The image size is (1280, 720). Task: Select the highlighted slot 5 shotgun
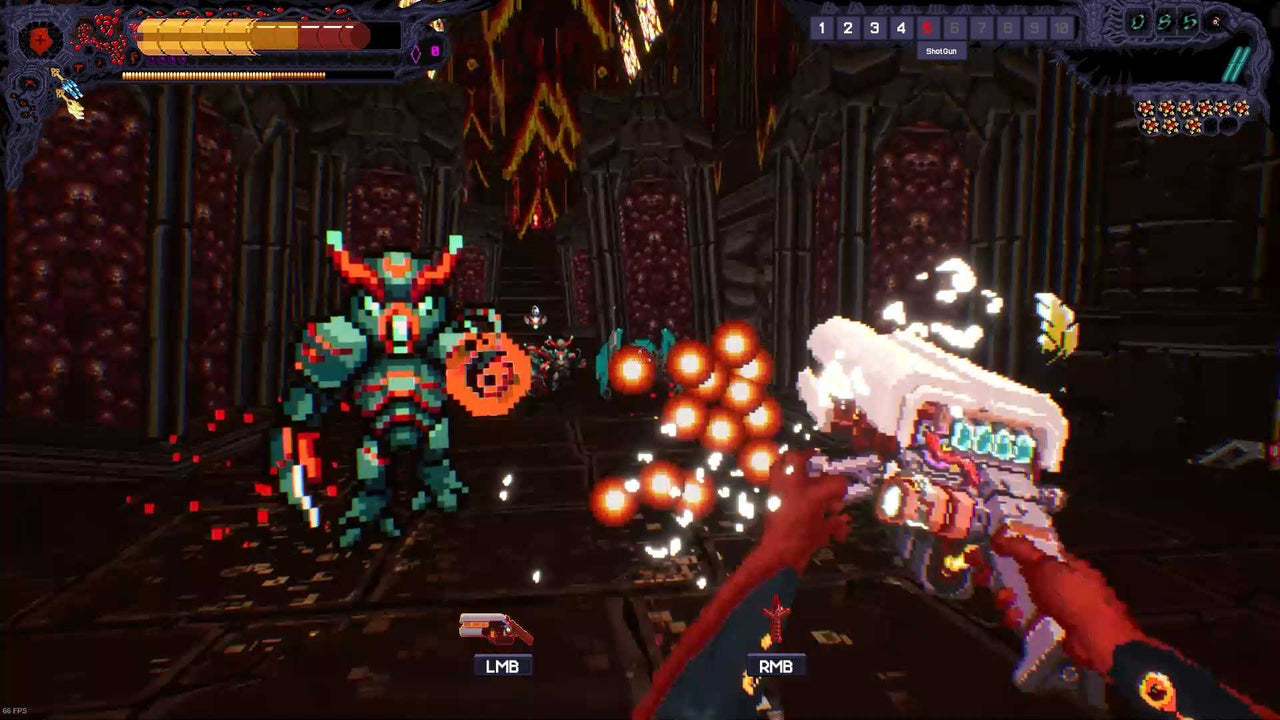[926, 27]
